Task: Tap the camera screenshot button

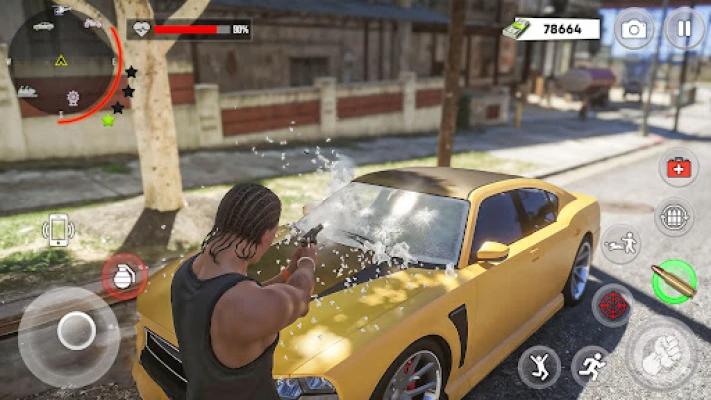Action: [x=633, y=29]
